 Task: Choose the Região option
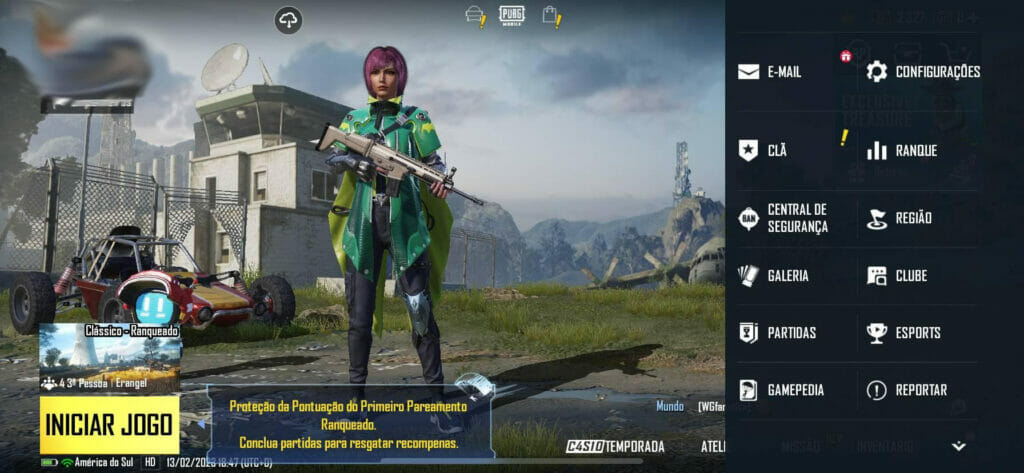[x=899, y=218]
